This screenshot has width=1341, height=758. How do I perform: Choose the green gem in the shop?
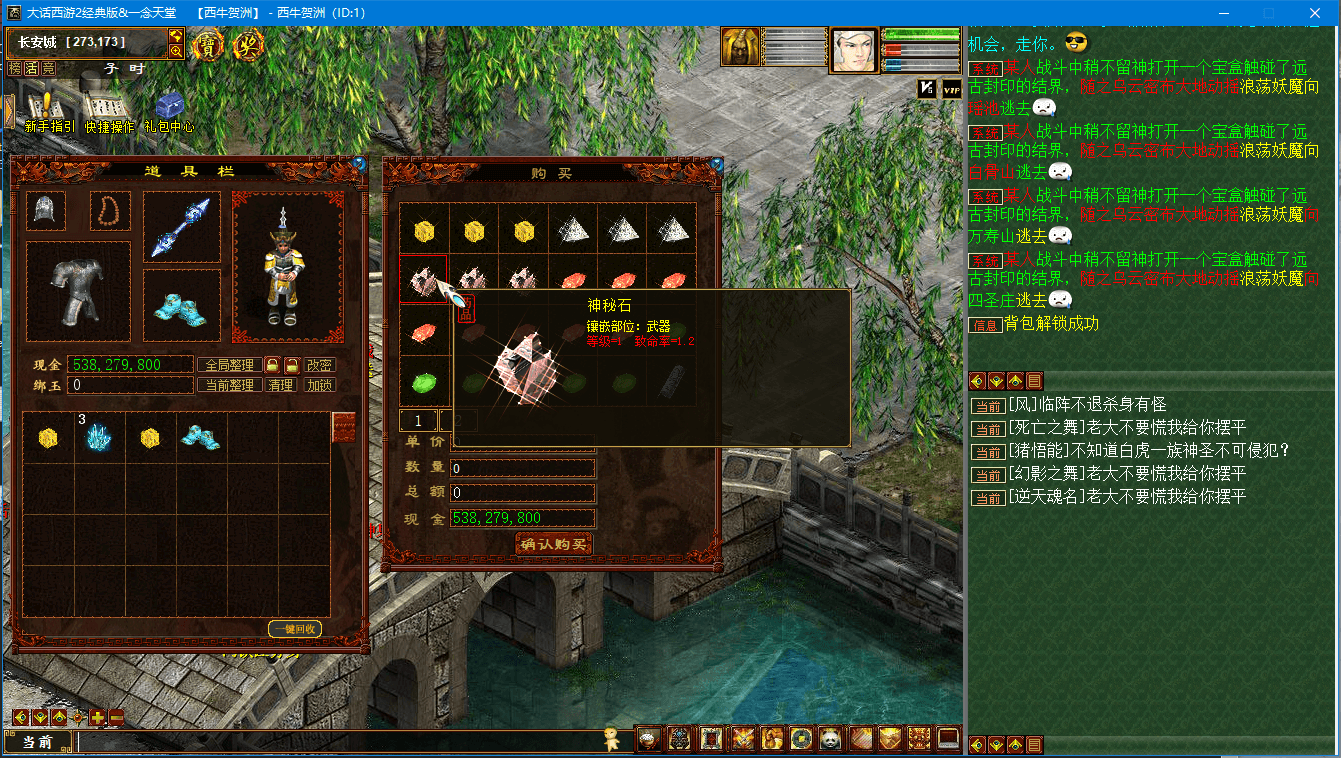click(x=424, y=381)
